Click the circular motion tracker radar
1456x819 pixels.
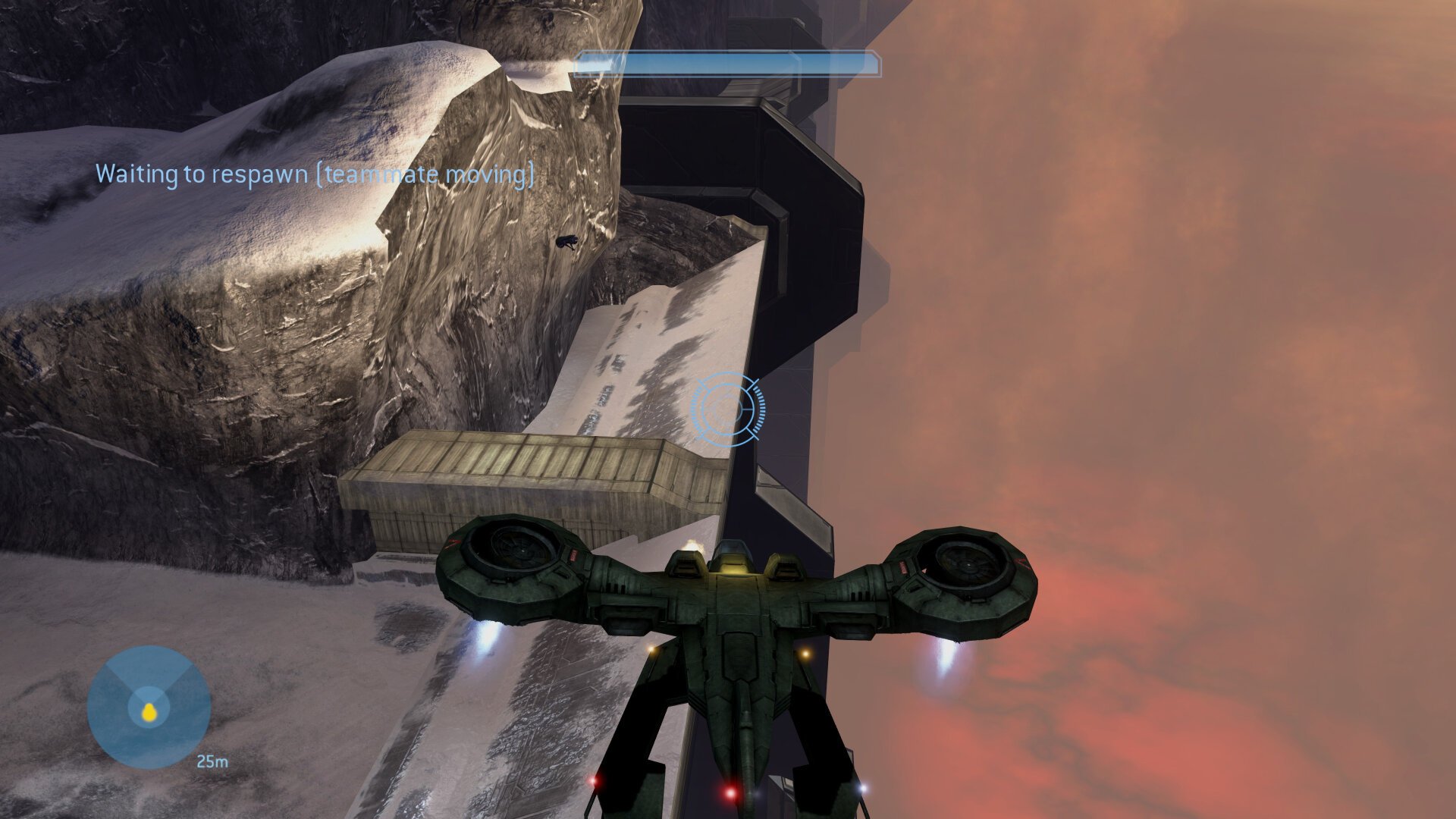149,707
